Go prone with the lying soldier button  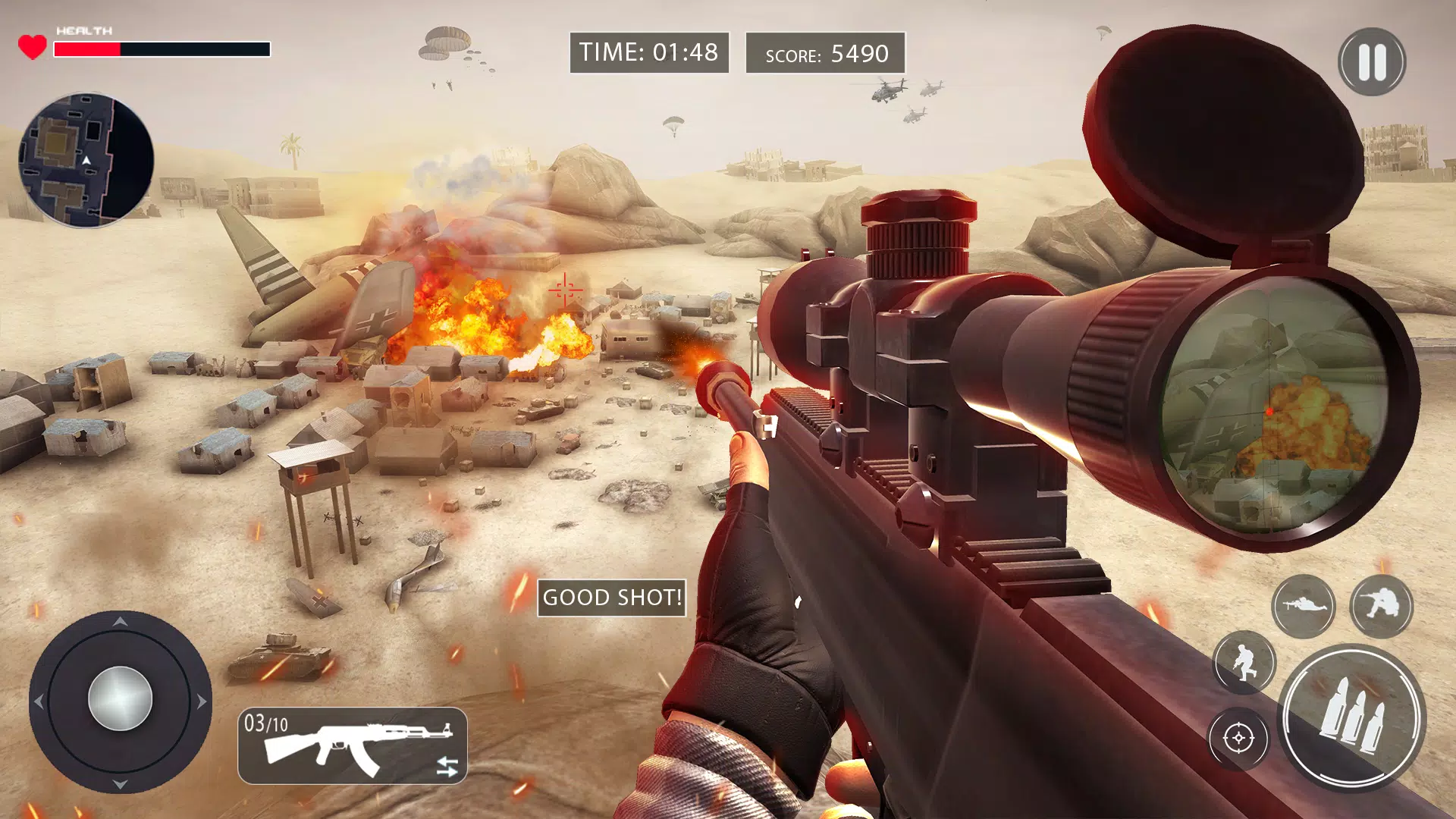[x=1303, y=605]
